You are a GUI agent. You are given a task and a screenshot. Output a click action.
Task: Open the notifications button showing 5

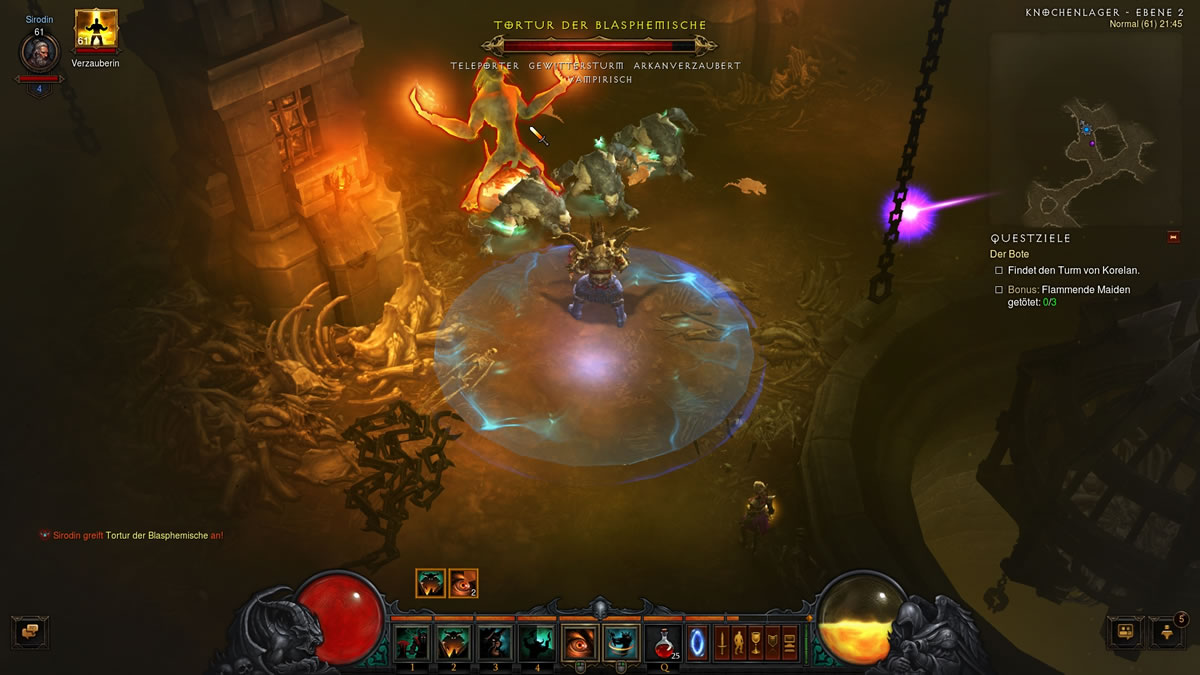click(1166, 632)
